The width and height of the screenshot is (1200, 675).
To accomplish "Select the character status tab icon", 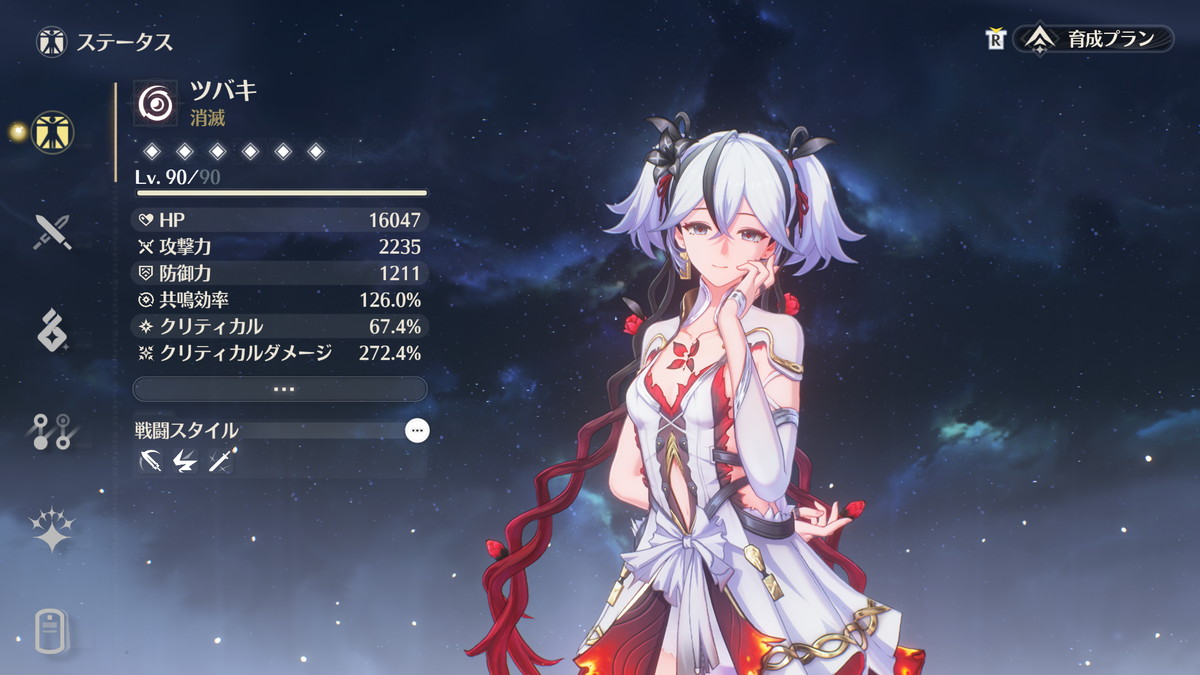I will [50, 131].
